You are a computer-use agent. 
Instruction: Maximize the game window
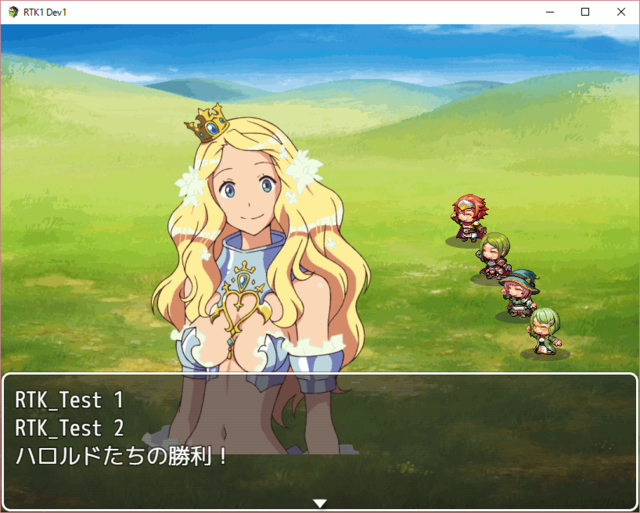(x=584, y=12)
